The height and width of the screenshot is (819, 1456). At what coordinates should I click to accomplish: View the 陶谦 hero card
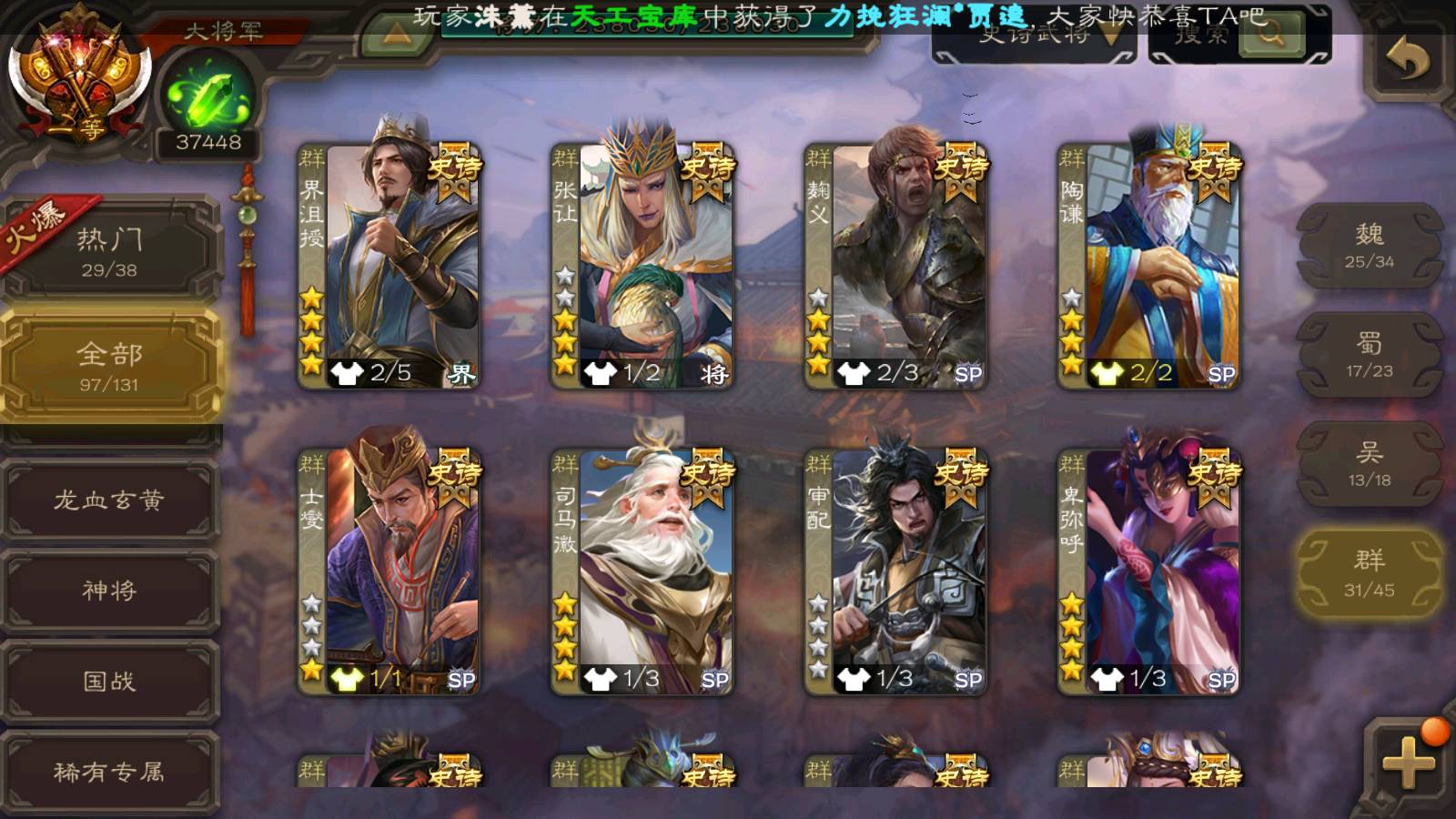[x=1148, y=266]
